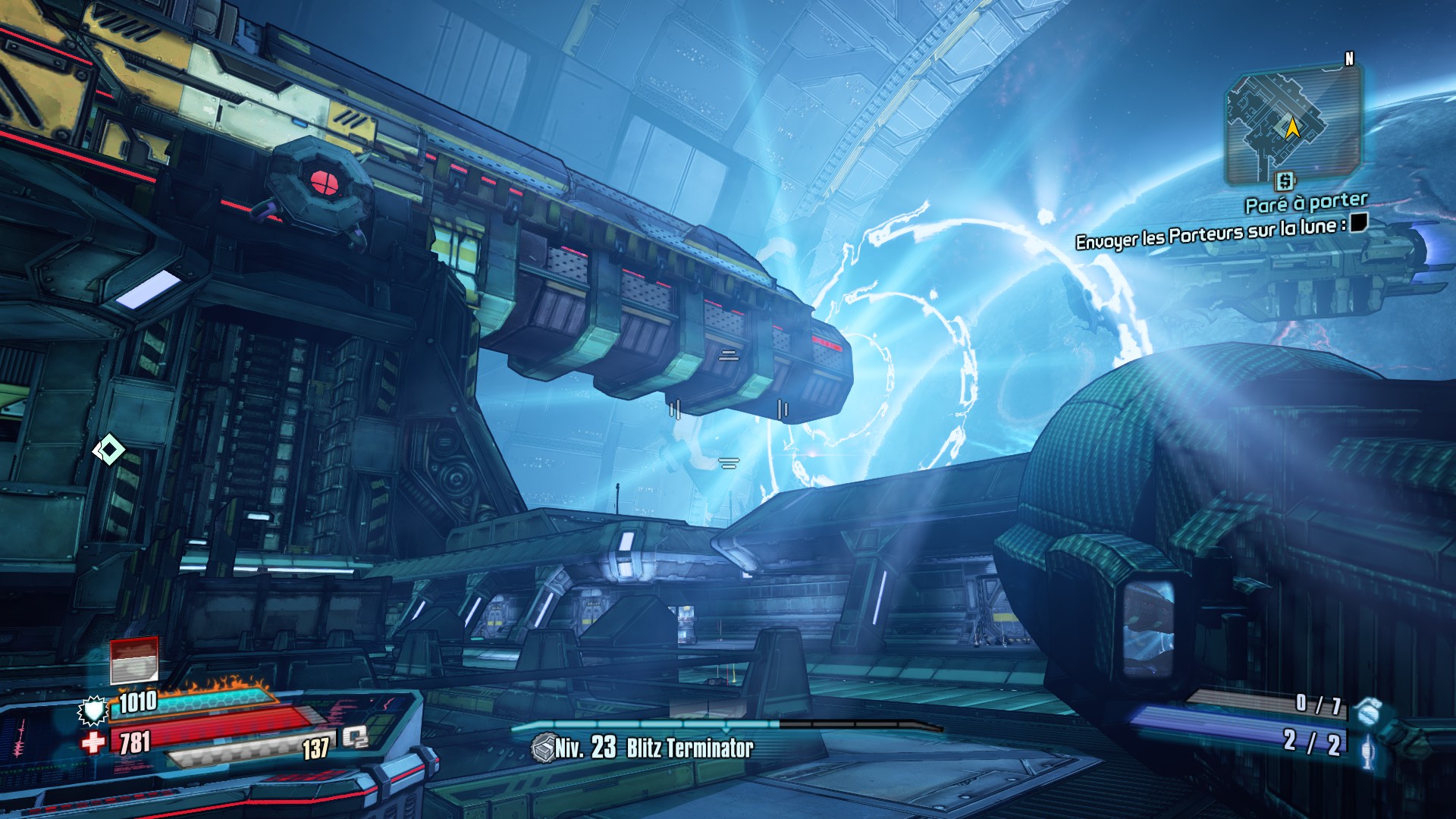Select the Paré à porter mission tracker
This screenshot has height=819, width=1456.
[x=1306, y=202]
